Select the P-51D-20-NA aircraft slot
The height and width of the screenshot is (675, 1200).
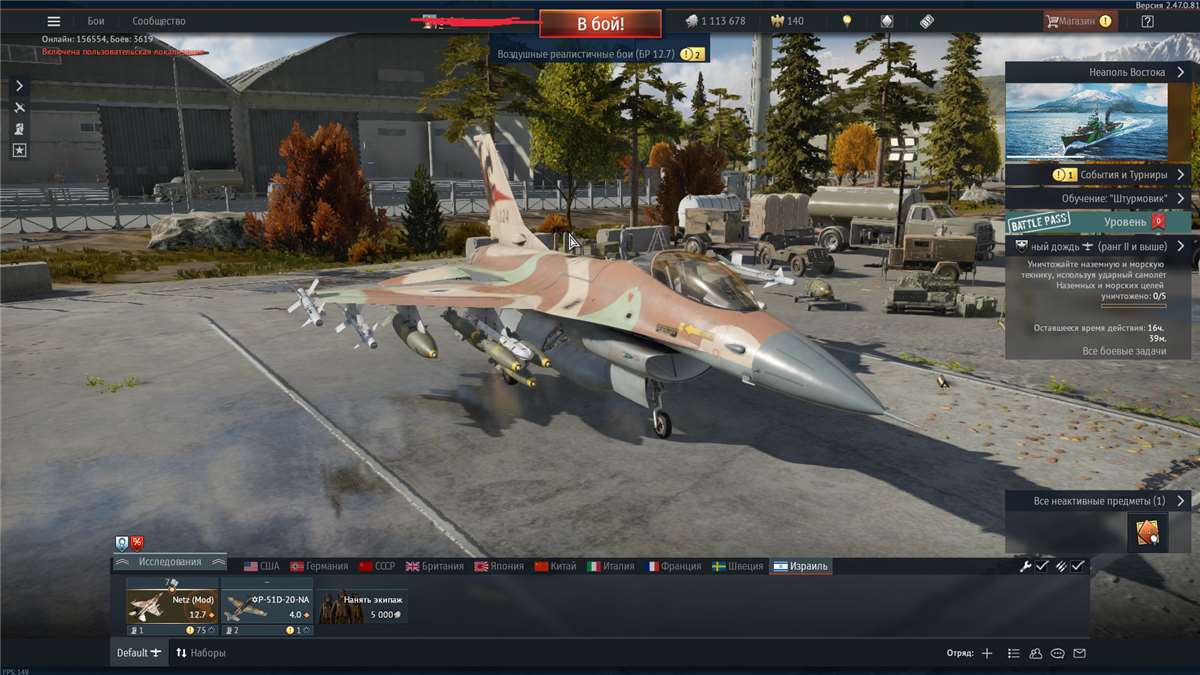(266, 606)
